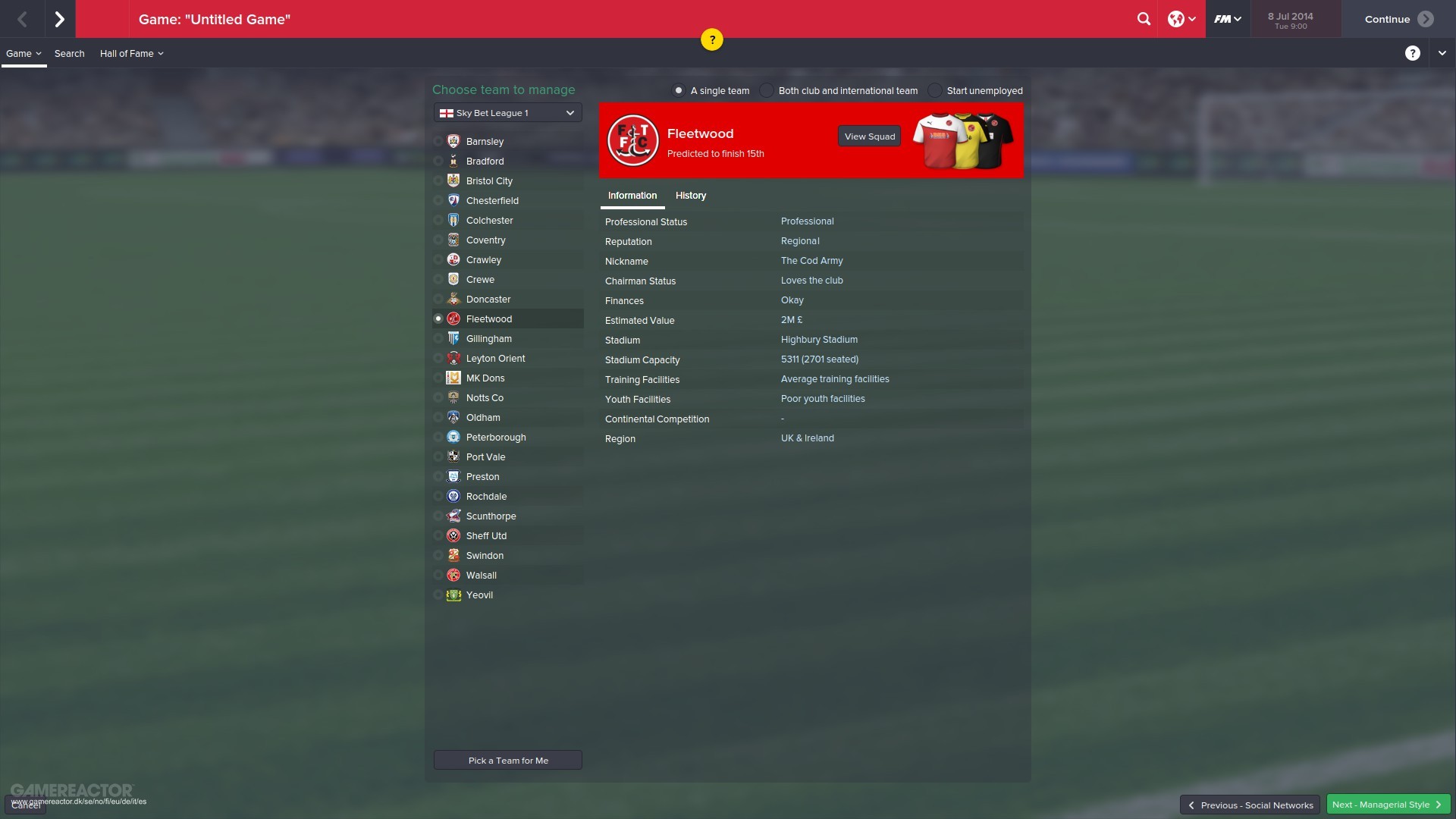
Task: Select the 'A single team' radio button
Action: tap(678, 90)
